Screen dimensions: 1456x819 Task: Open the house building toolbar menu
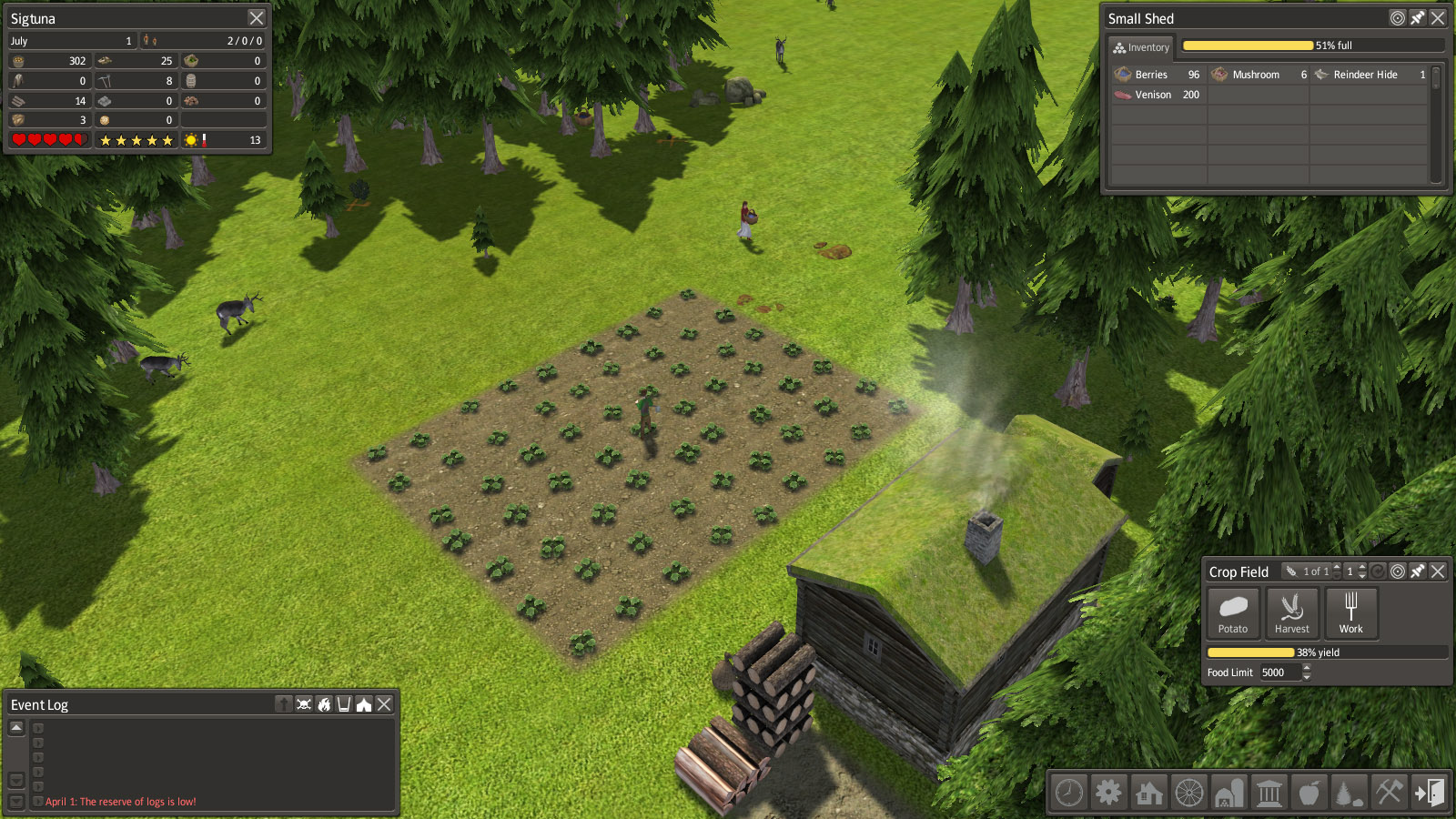(1148, 793)
